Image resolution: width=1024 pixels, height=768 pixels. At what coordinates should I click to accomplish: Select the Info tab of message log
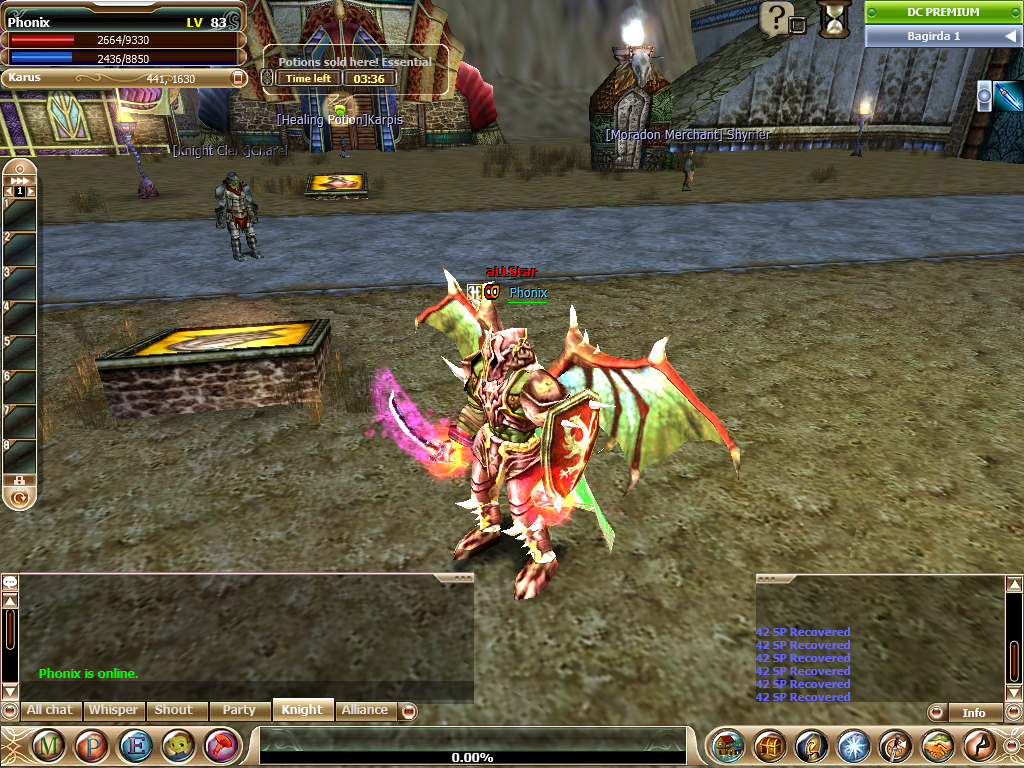tap(973, 713)
